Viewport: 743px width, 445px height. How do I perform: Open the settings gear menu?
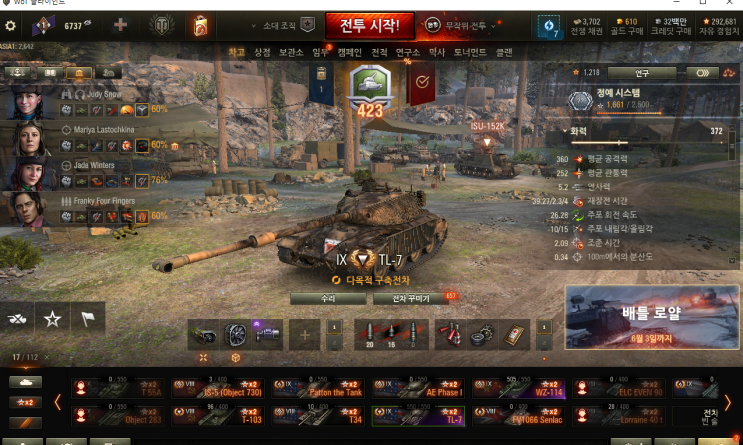[x=11, y=25]
